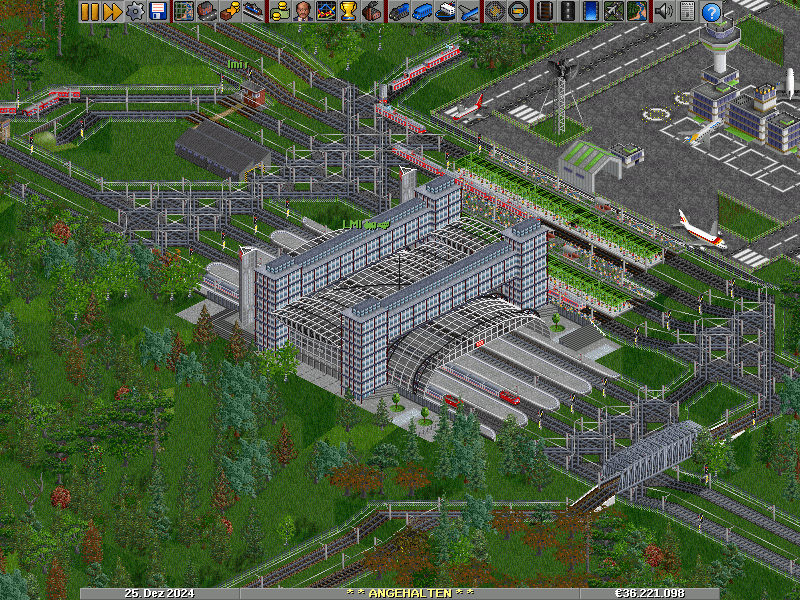Toggle the pause button in the toolbar
Screen dimensions: 800x600
pos(89,11)
